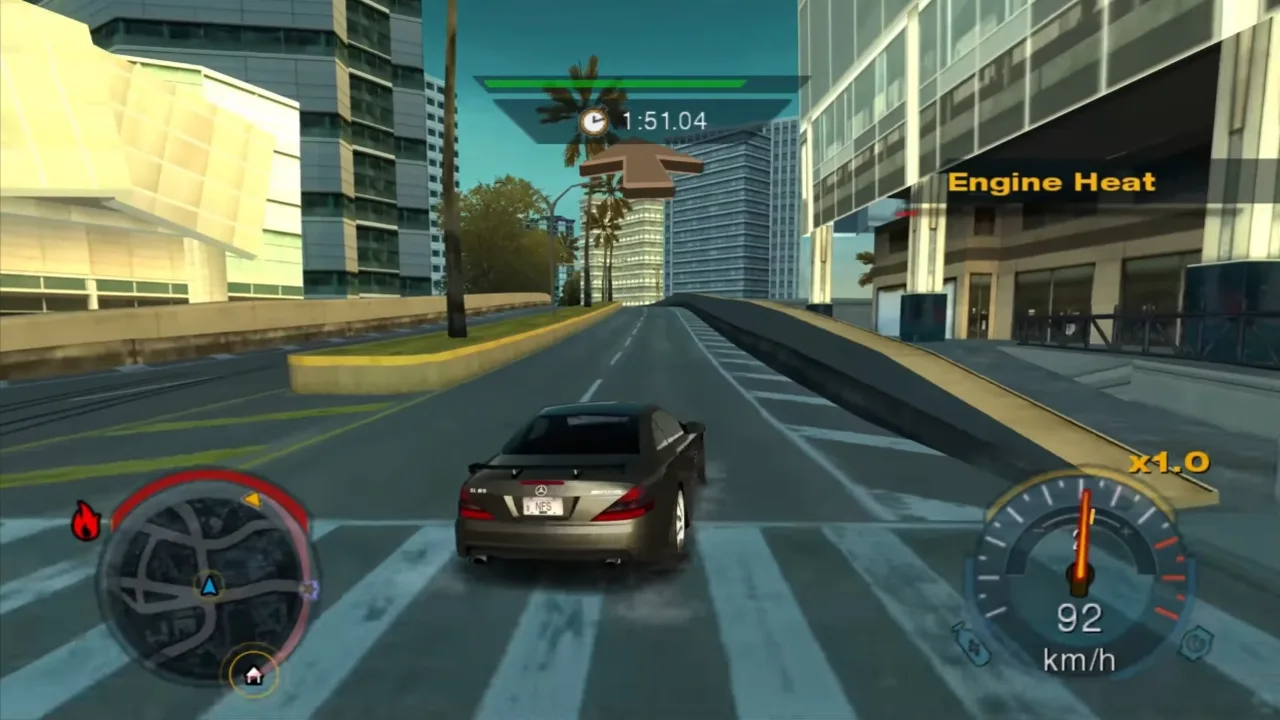Toggle the Engine Heat warning display
The image size is (1280, 720).
coord(1053,183)
